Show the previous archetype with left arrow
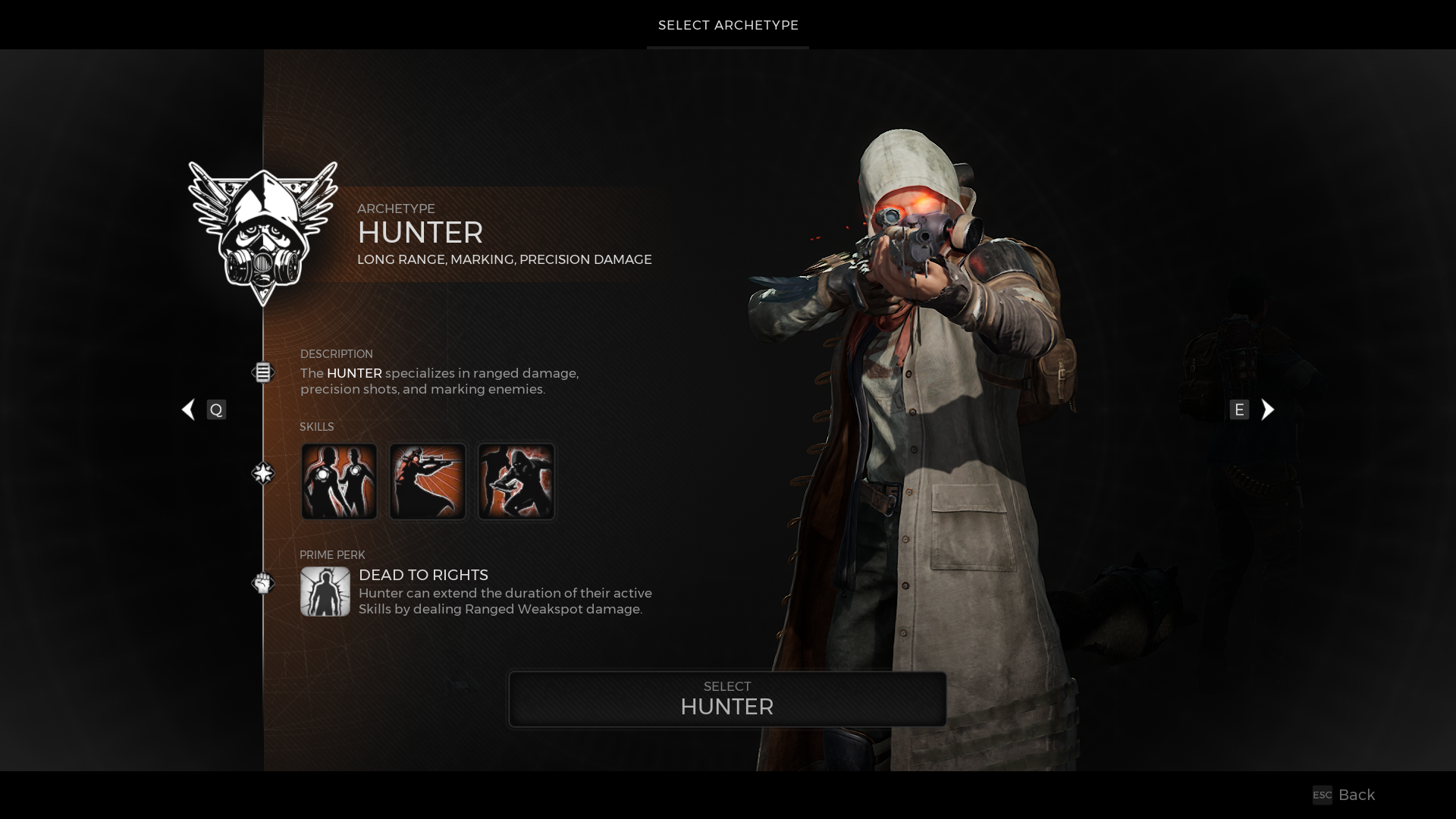 click(x=189, y=409)
